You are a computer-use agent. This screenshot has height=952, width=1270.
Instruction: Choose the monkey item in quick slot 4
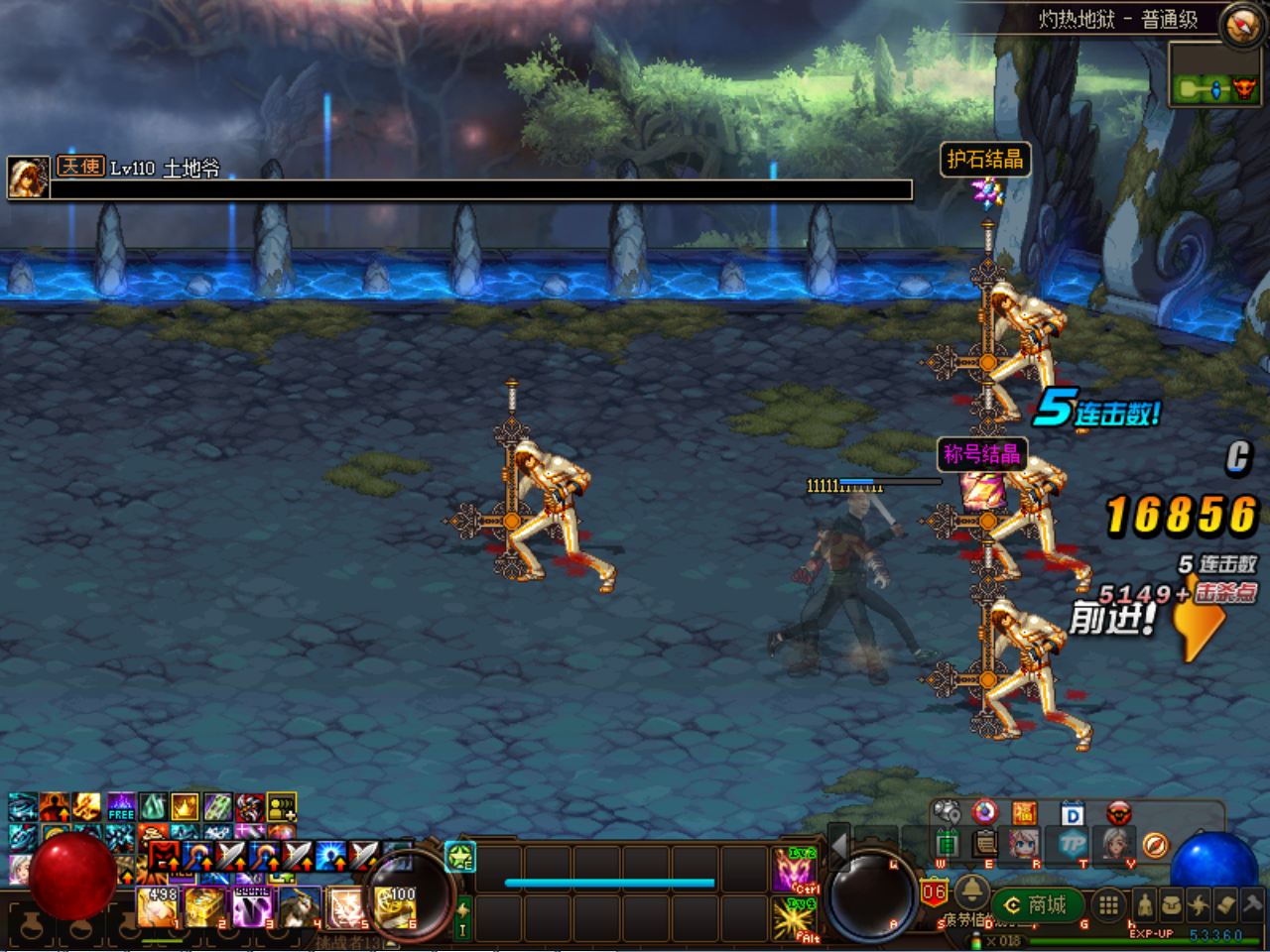(x=299, y=906)
